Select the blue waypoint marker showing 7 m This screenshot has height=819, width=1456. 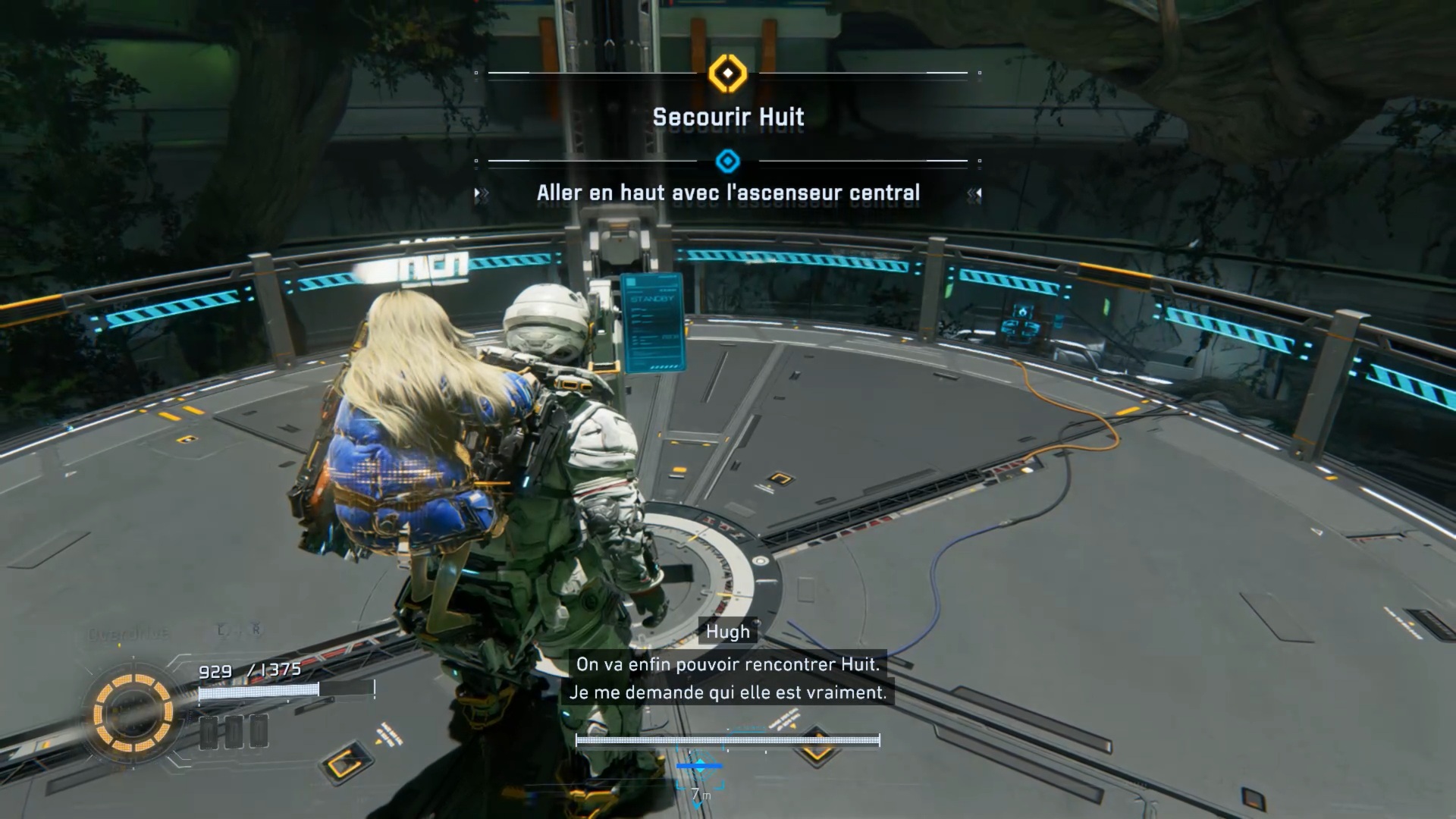point(699,767)
